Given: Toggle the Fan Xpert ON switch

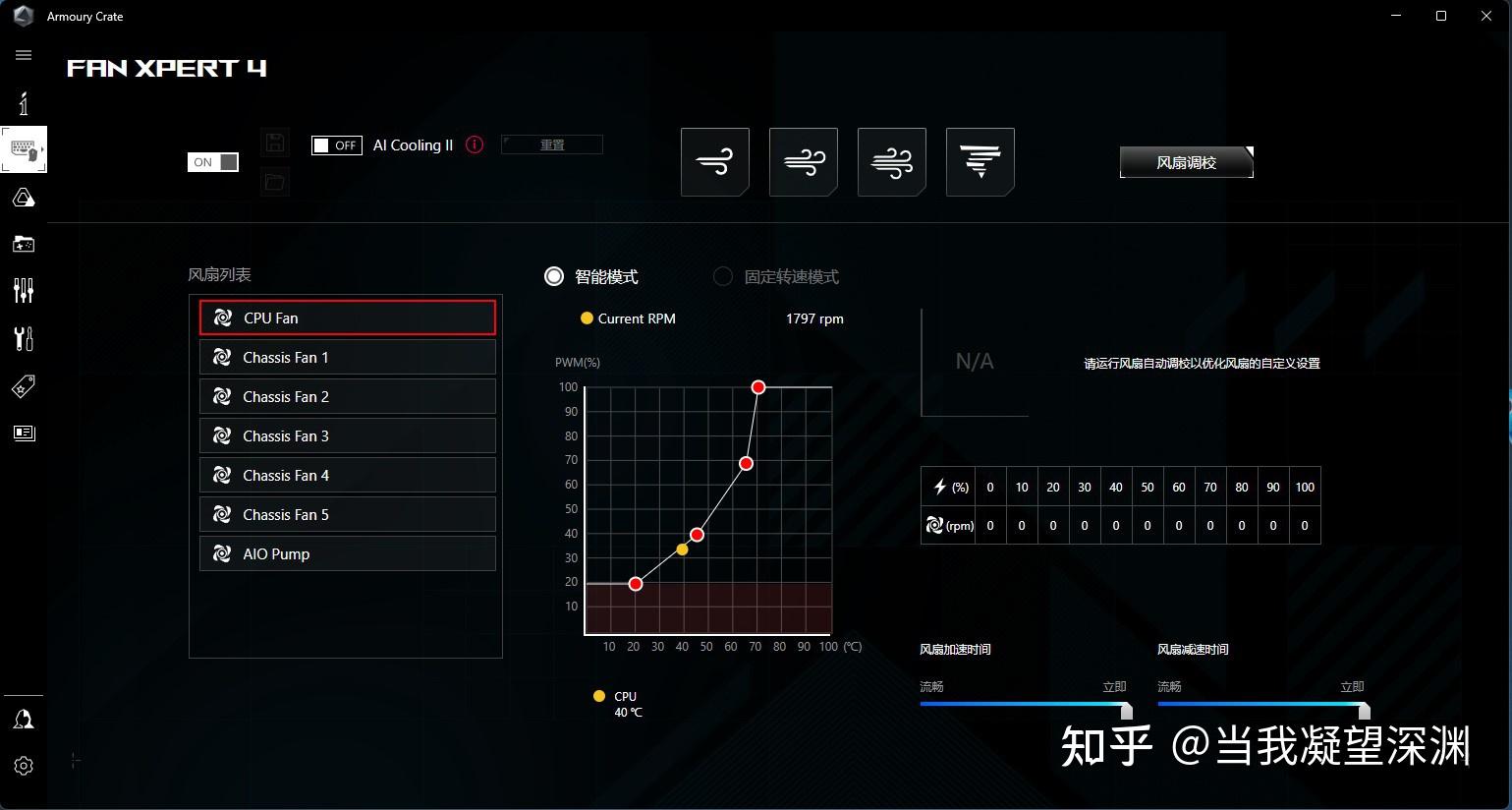Looking at the screenshot, I should pyautogui.click(x=212, y=161).
